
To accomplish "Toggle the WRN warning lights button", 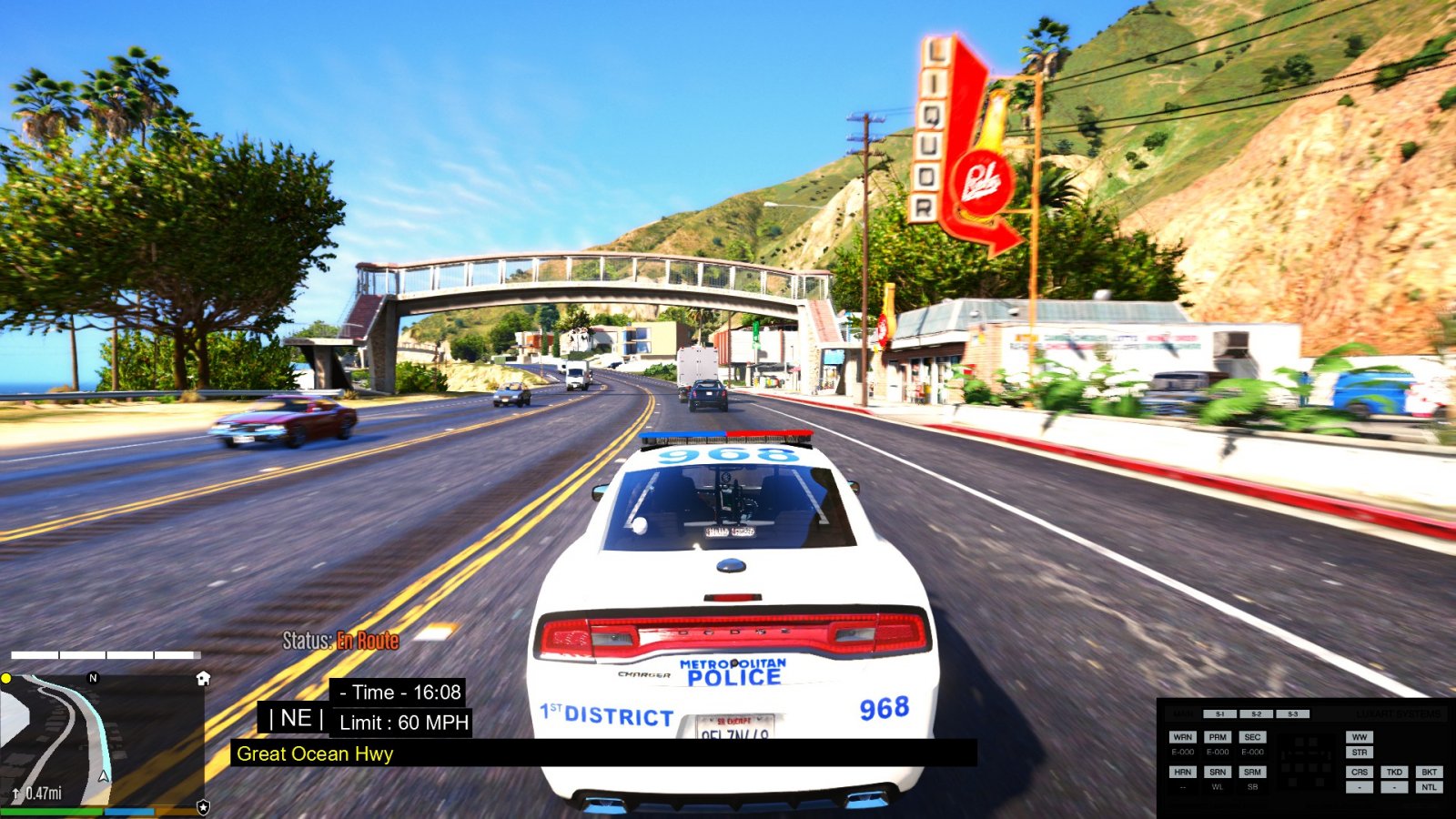I will coord(1182,737).
